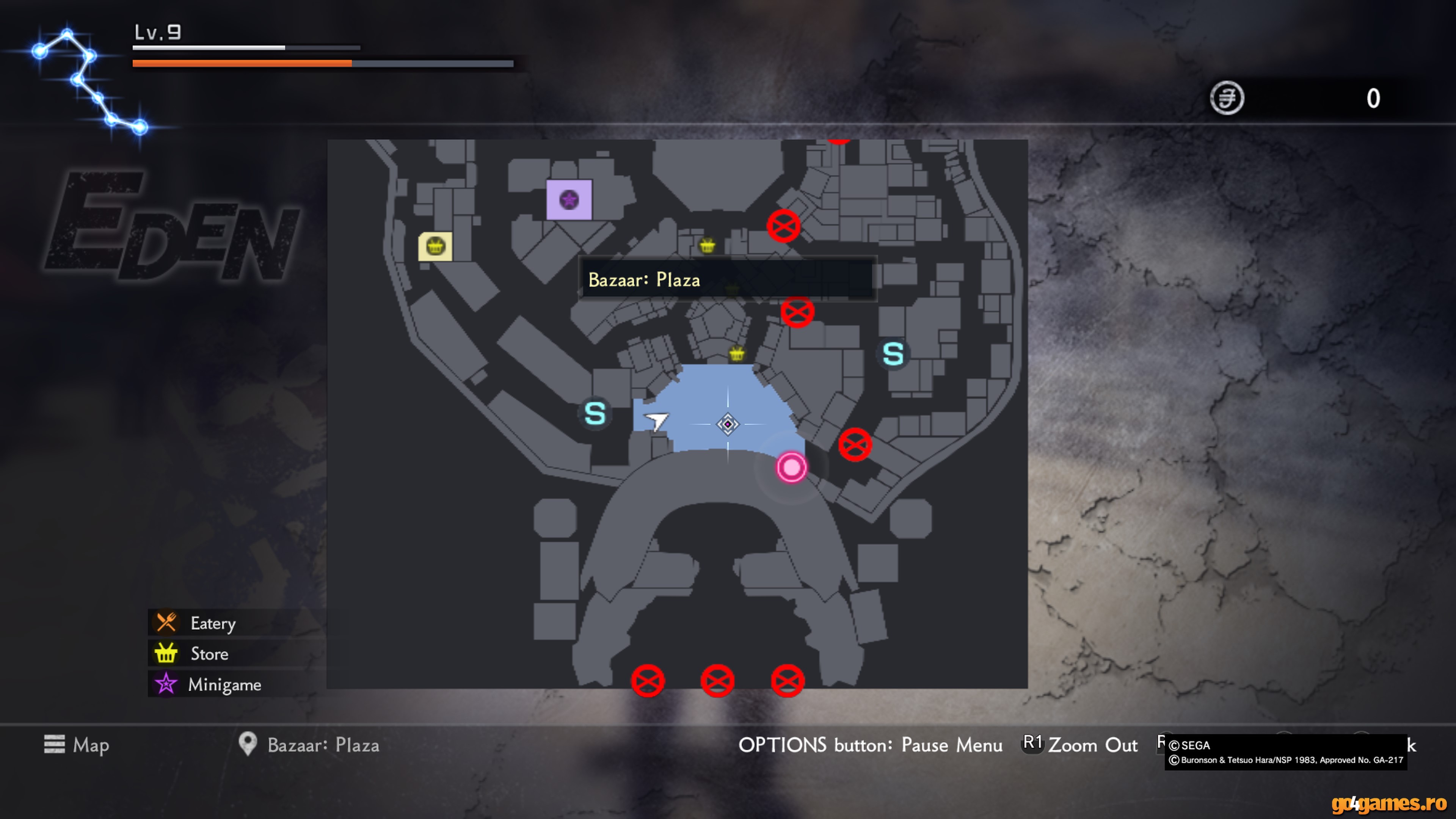The width and height of the screenshot is (1456, 819).
Task: Click the white player arrow on the map
Action: (x=656, y=420)
